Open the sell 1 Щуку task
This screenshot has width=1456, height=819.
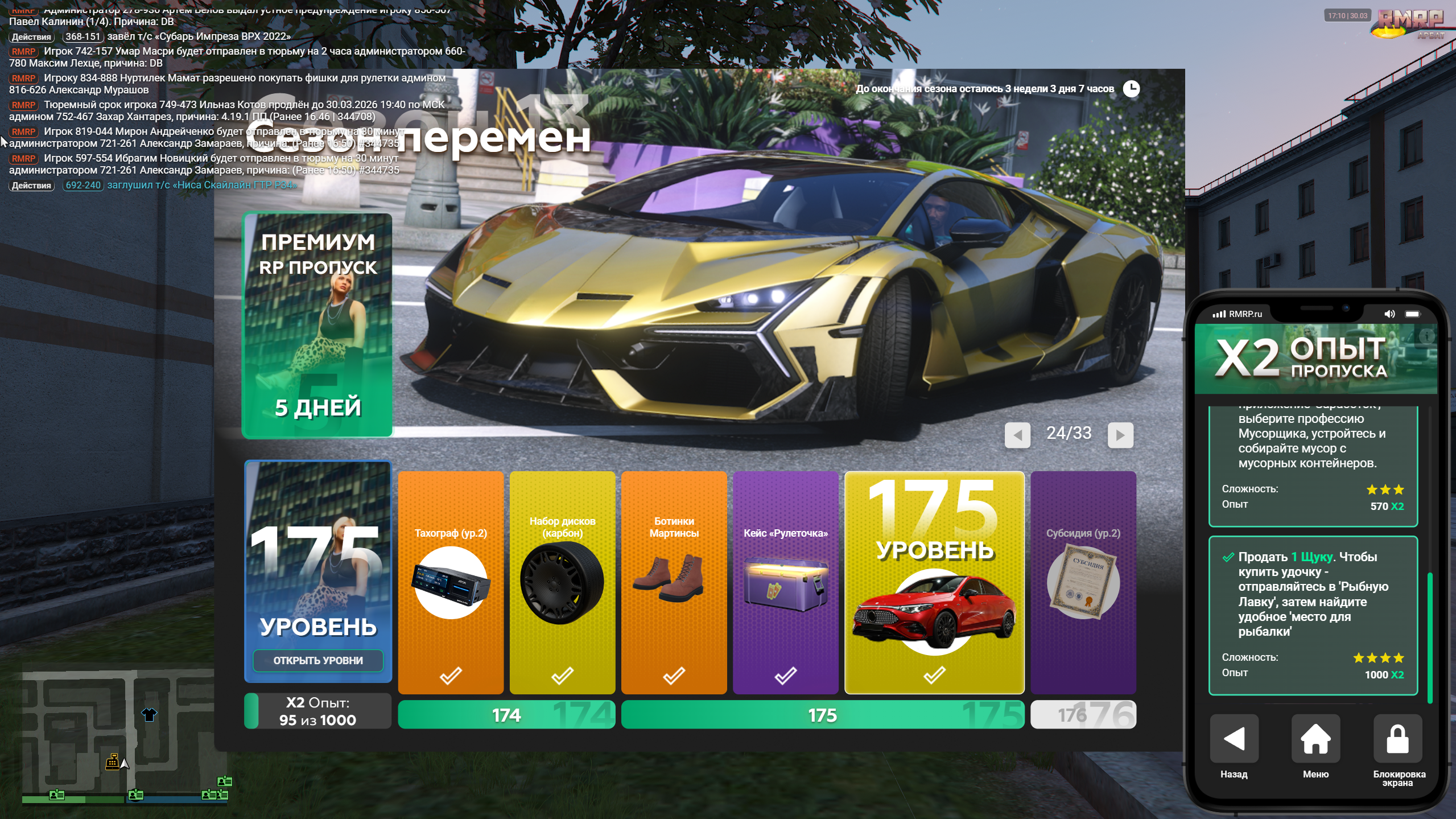(1312, 615)
